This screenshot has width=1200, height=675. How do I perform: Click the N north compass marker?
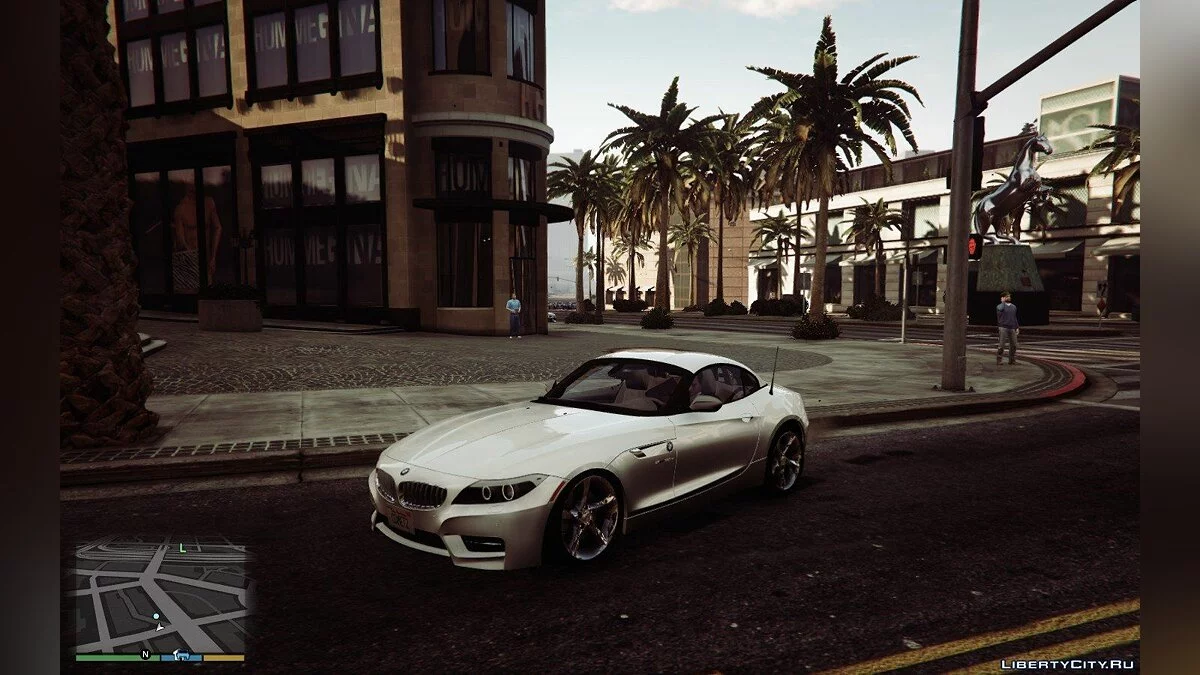(145, 655)
